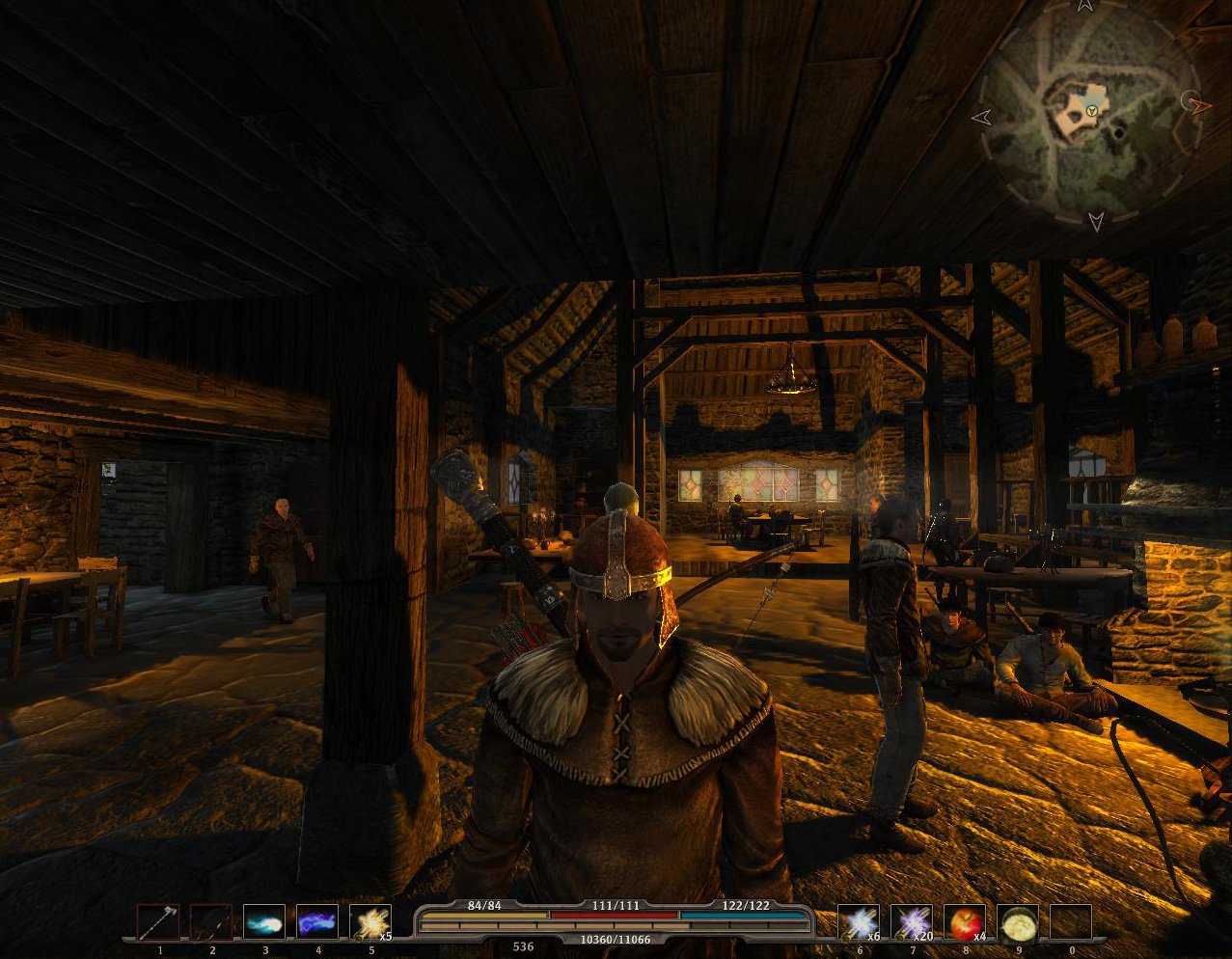
Task: Equip the bow in hotbar slot 2
Action: coord(211,922)
